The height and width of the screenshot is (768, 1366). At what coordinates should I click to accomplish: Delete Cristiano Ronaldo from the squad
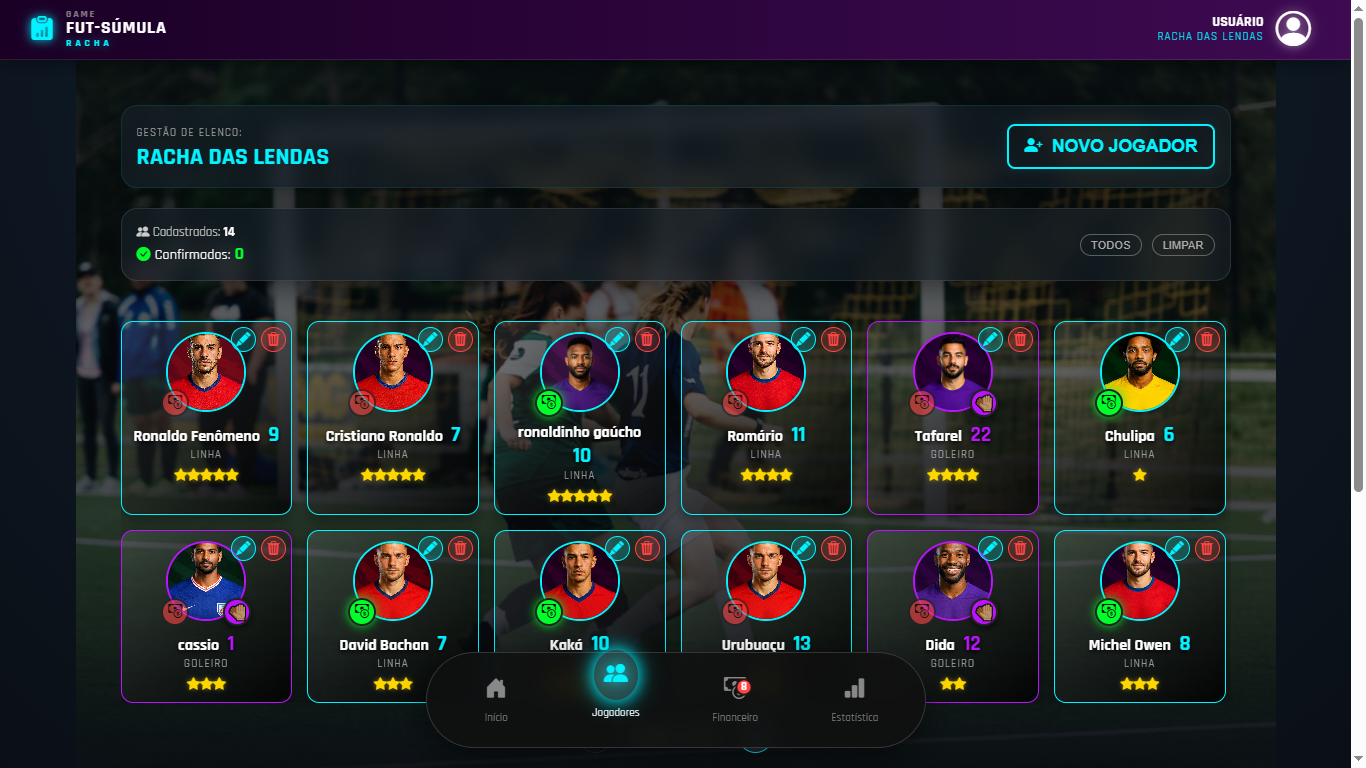point(460,339)
